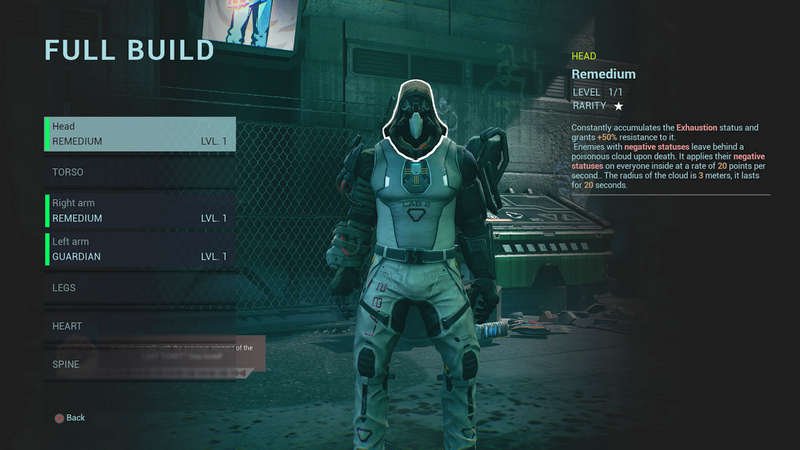The height and width of the screenshot is (450, 800).
Task: Select the Head slot with Remedium
Action: click(140, 134)
